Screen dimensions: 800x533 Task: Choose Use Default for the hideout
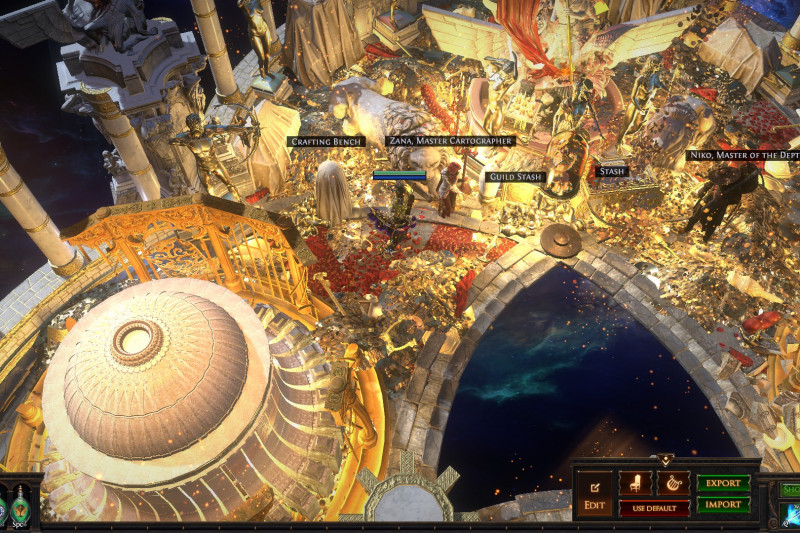click(x=654, y=508)
